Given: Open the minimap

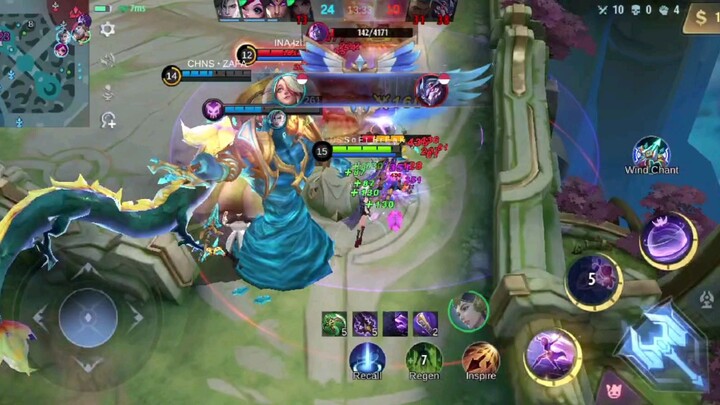Looking at the screenshot, I should pos(44,60).
